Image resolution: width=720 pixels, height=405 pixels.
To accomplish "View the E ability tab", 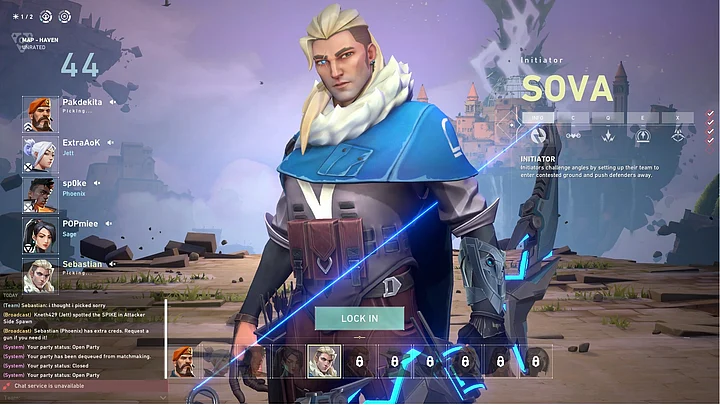I will (643, 117).
